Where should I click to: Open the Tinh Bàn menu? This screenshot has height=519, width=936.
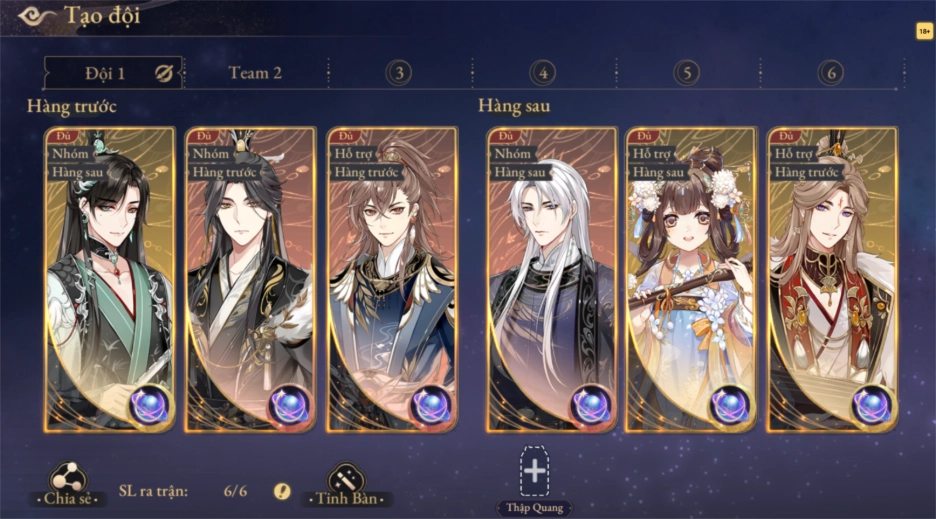point(346,485)
